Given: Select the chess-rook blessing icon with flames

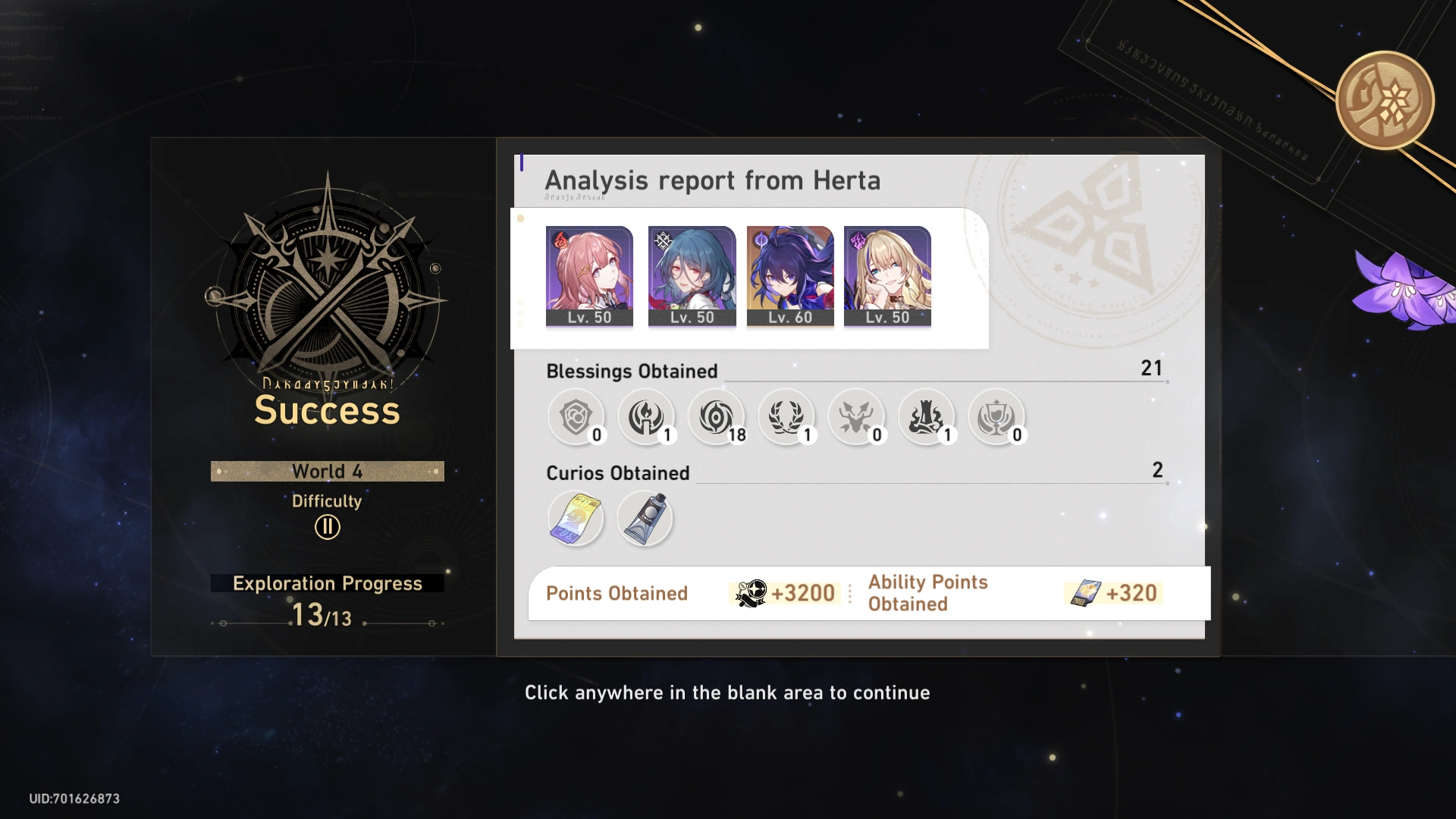Looking at the screenshot, I should click(927, 418).
